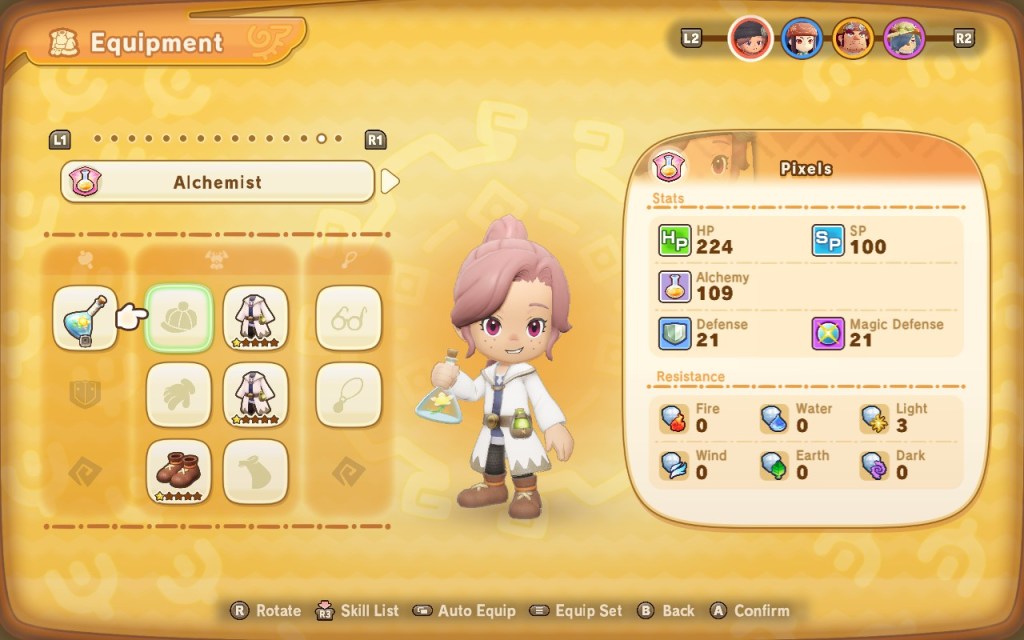1024x640 pixels.
Task: Pick the purple-bordered party member portrait
Action: (x=904, y=38)
